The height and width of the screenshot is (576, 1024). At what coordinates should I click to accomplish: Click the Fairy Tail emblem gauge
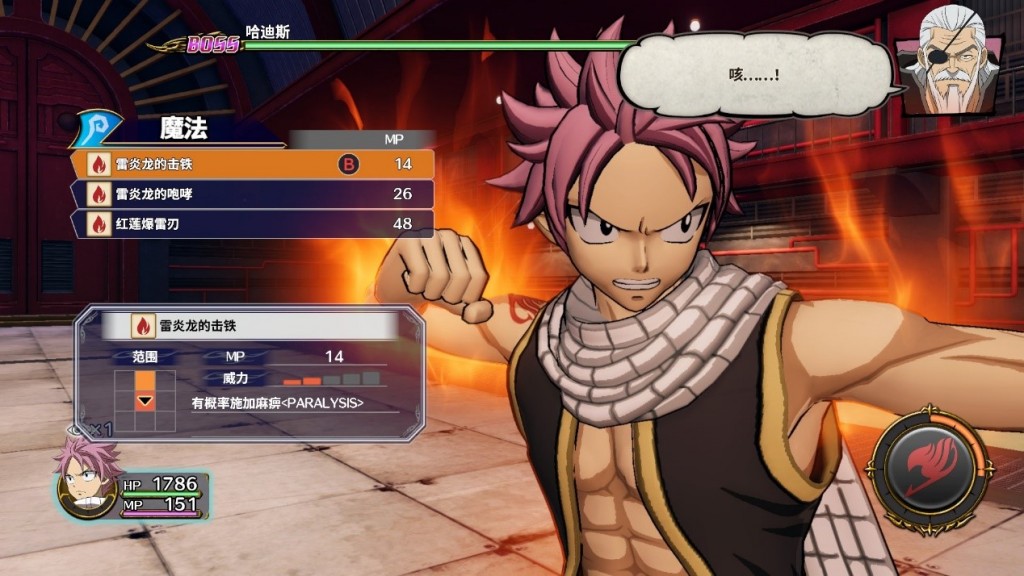tap(930, 467)
